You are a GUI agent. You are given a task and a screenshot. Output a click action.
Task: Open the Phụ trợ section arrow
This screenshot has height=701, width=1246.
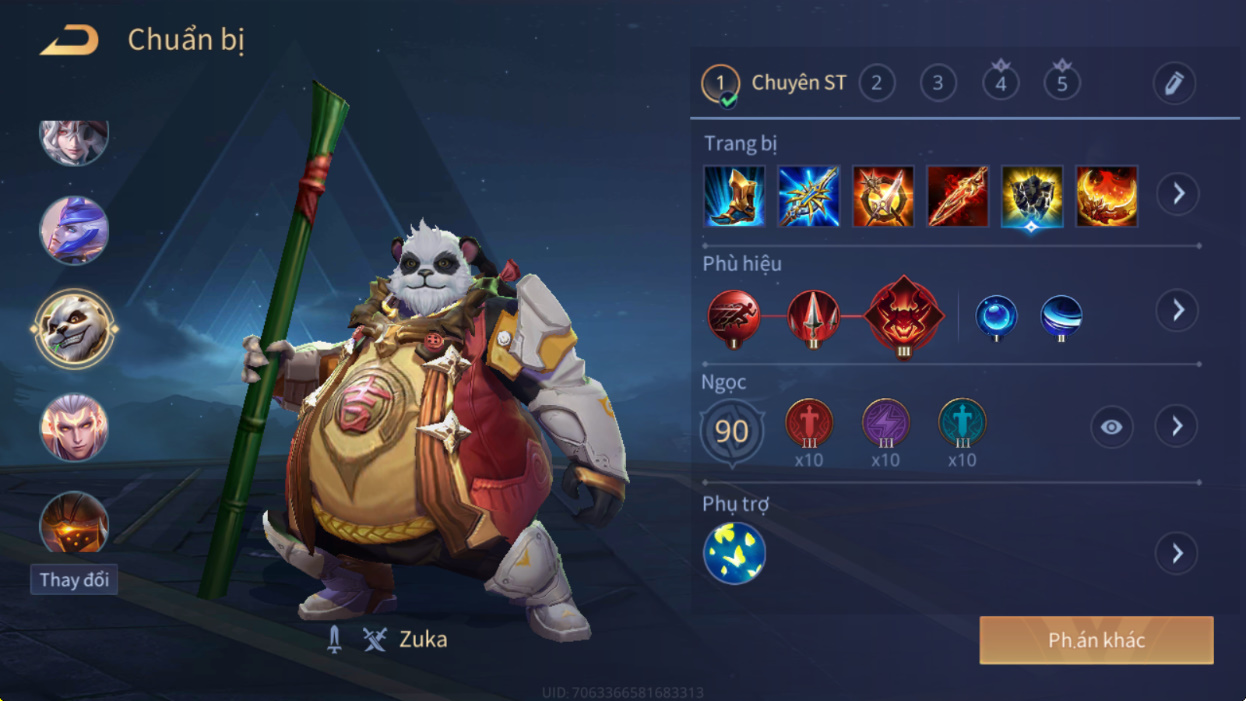pyautogui.click(x=1177, y=553)
